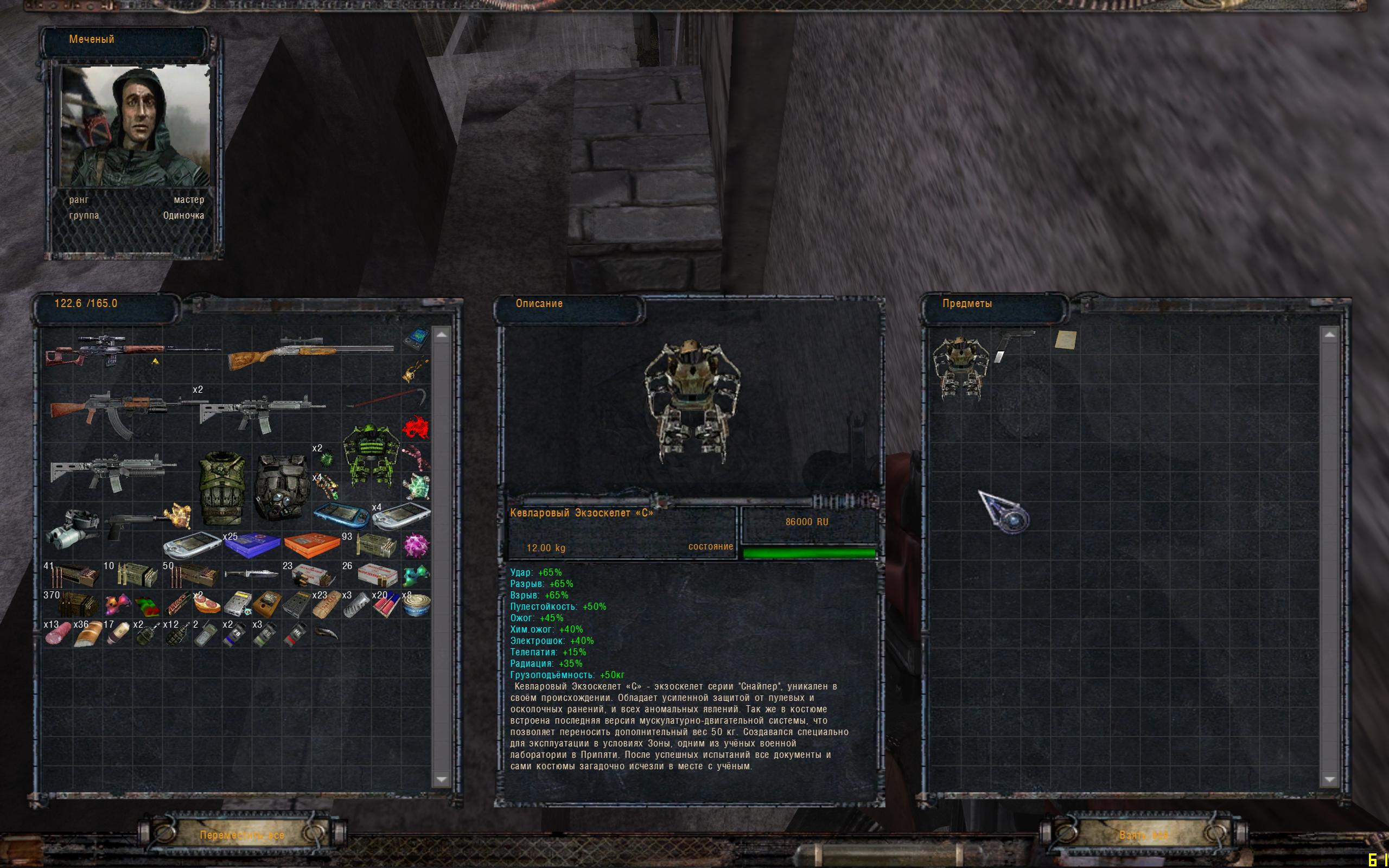Take the paper document from the loot panel

point(1065,340)
